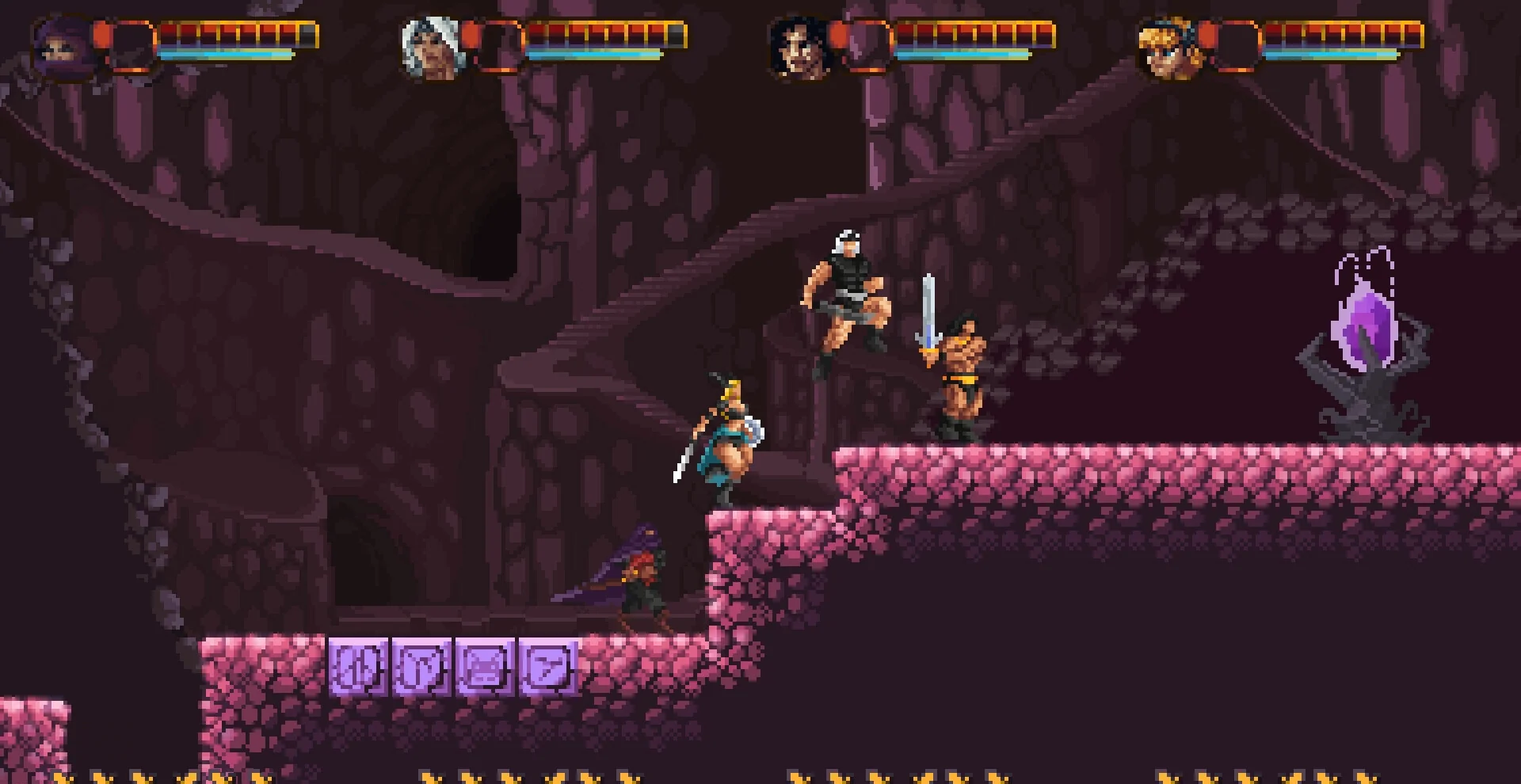Image resolution: width=1521 pixels, height=784 pixels.
Task: Select the blonde amazon portrait
Action: [1168, 49]
